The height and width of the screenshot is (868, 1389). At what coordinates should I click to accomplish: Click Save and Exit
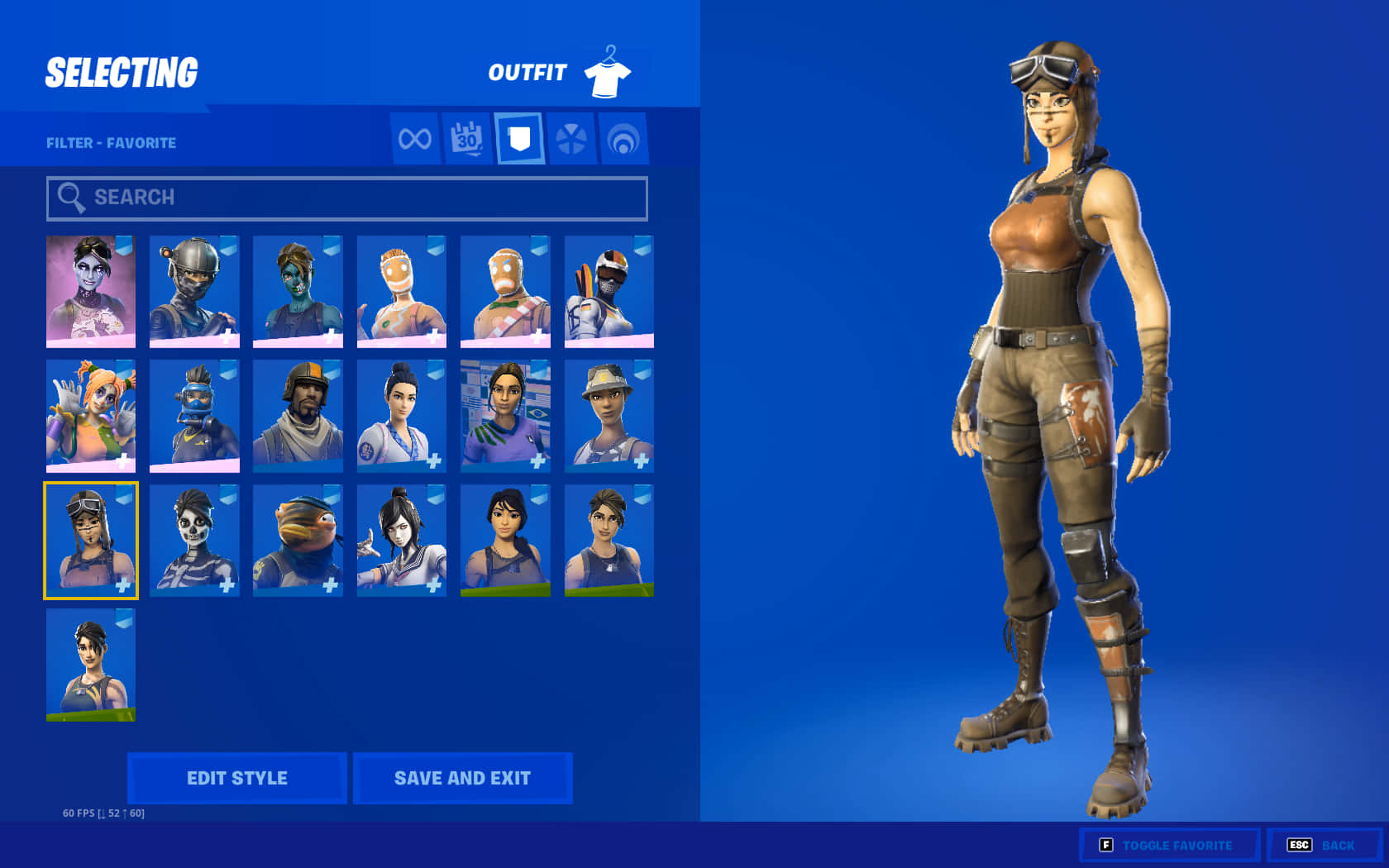point(463,777)
